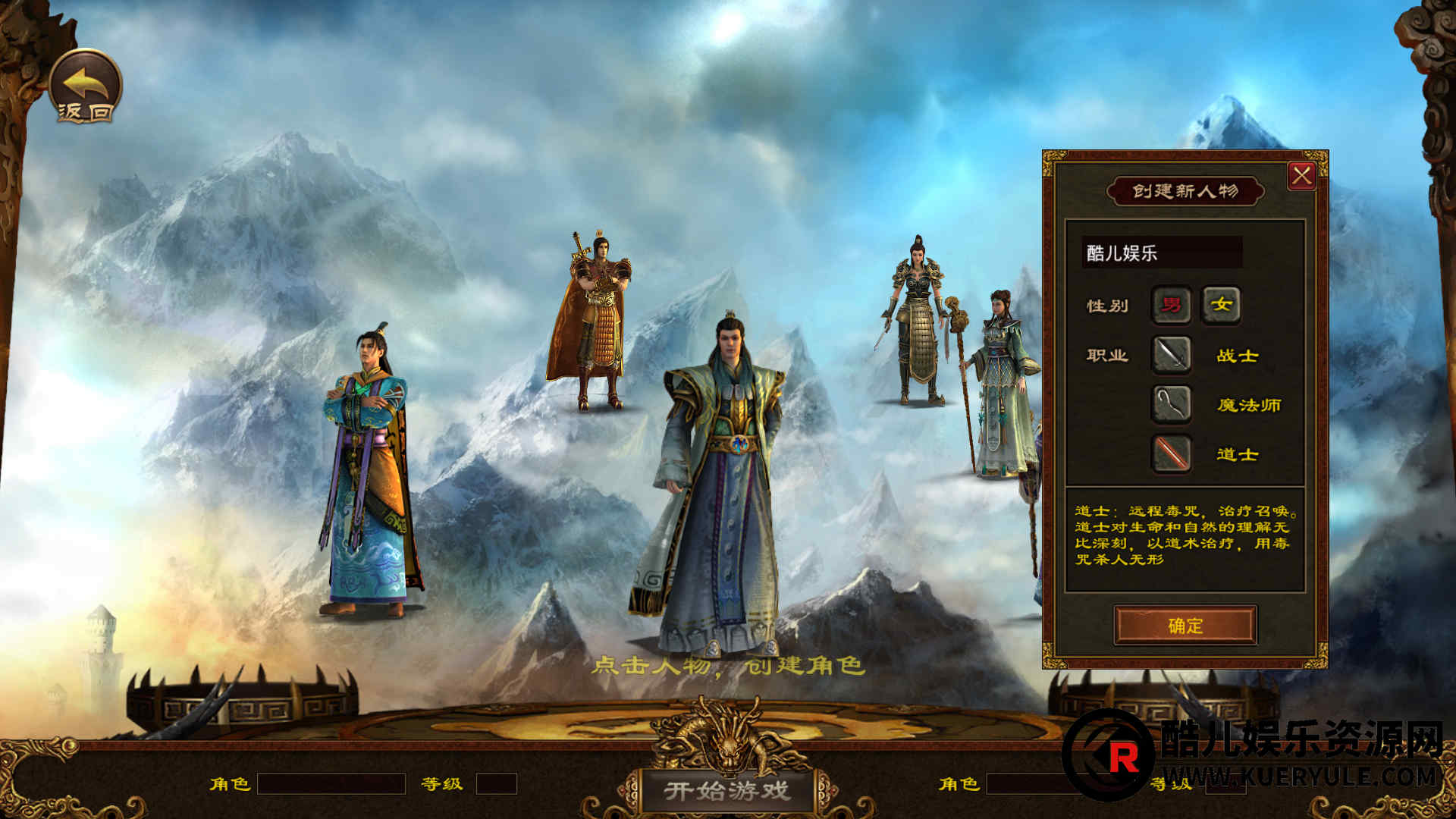Choose the 战士 warrior sword icon
The height and width of the screenshot is (819, 1456).
[1171, 355]
